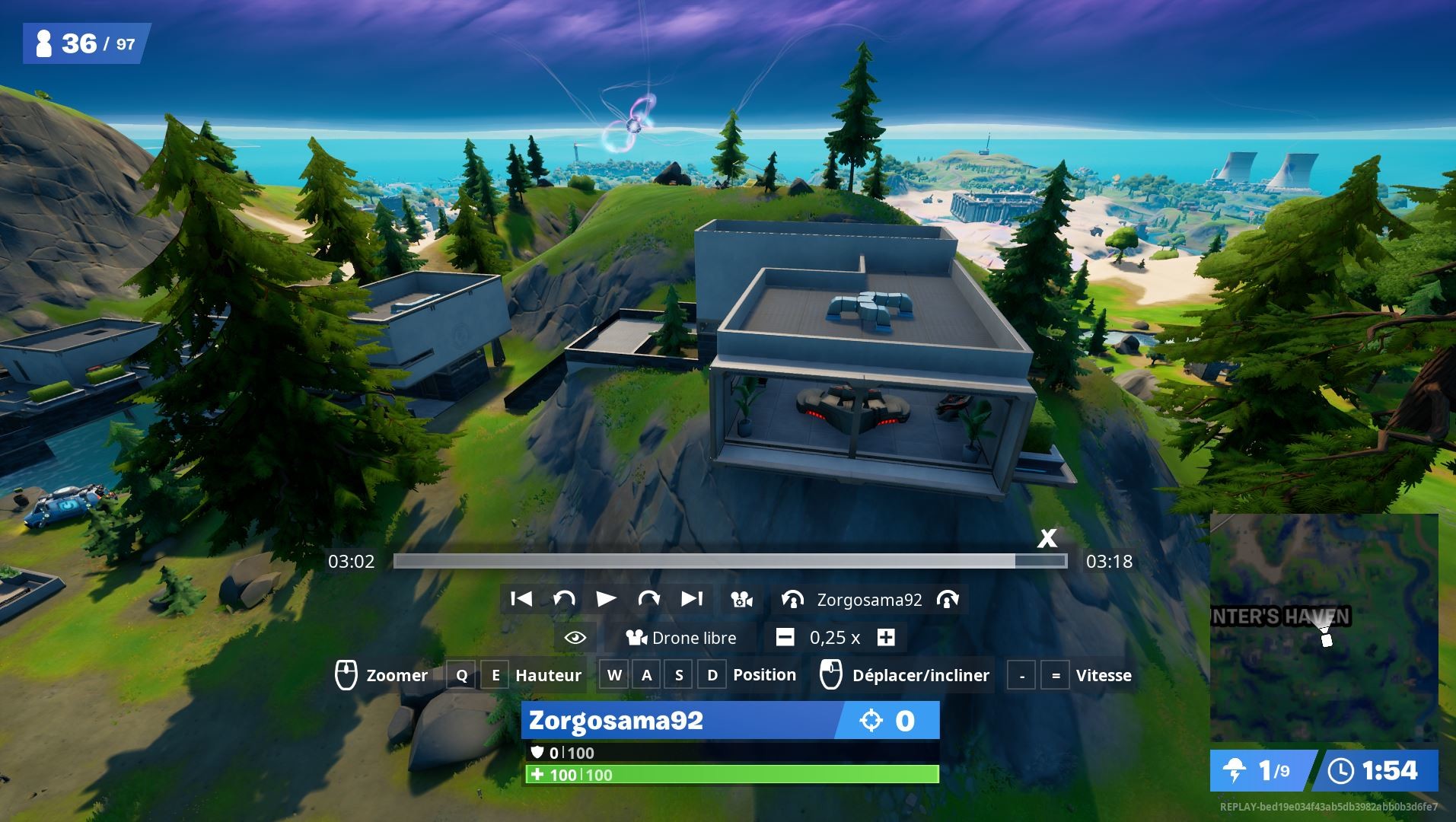
Task: Increase playback speed with the plus button
Action: (885, 638)
